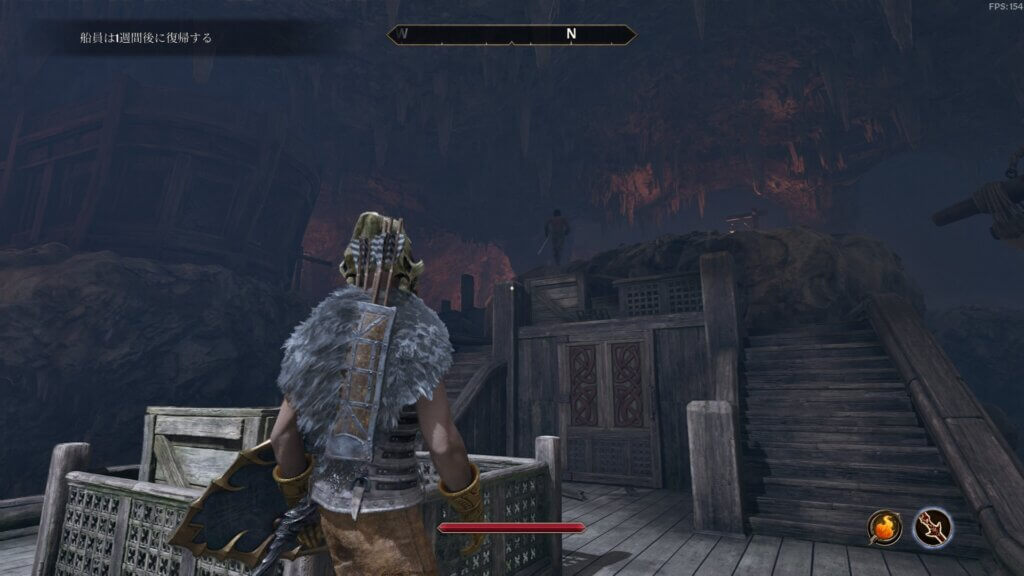Click the compass bar showing north
Screen dimensions: 1024x576
[512, 34]
